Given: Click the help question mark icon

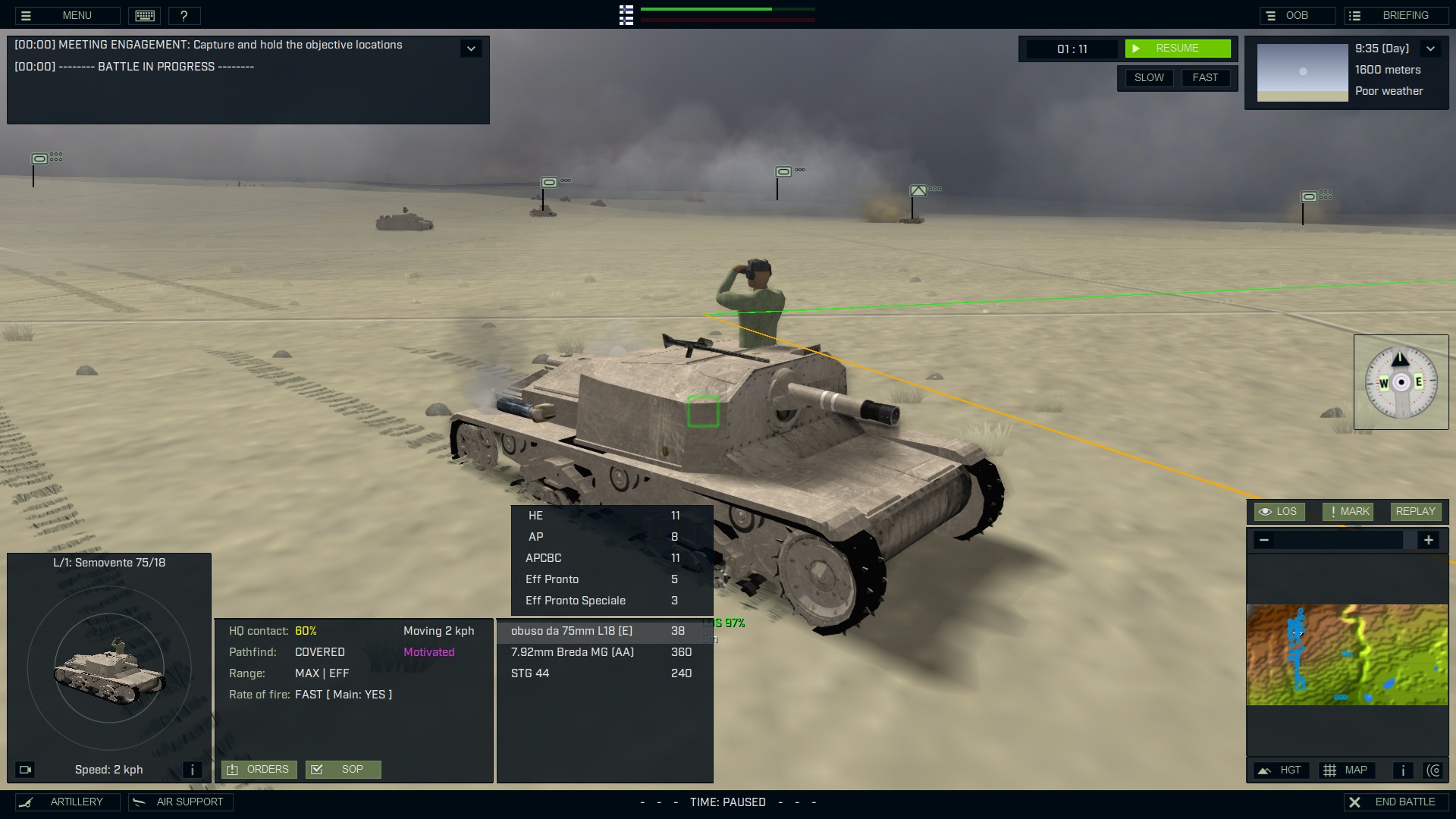Looking at the screenshot, I should point(185,15).
